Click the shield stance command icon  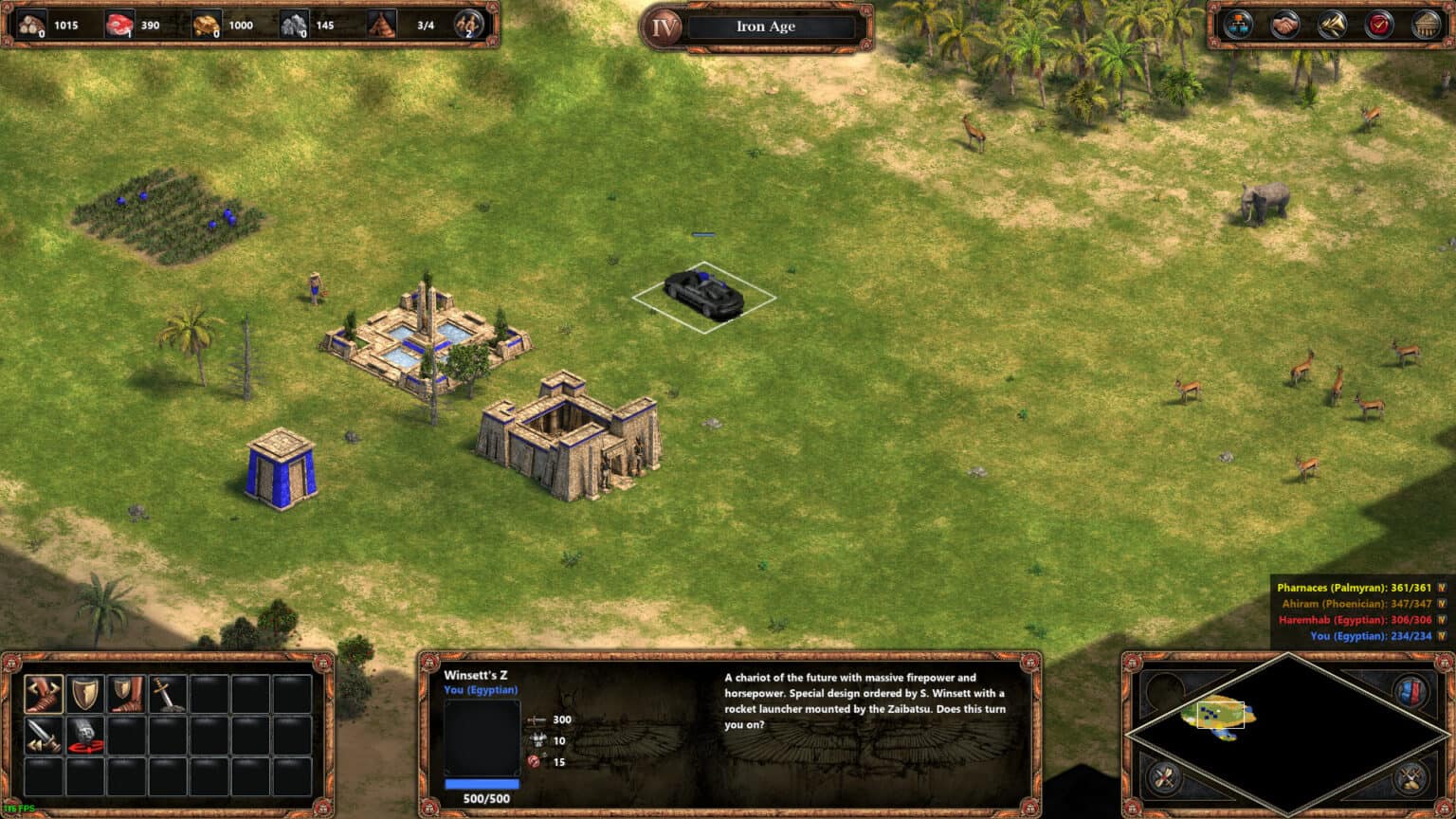click(x=85, y=693)
